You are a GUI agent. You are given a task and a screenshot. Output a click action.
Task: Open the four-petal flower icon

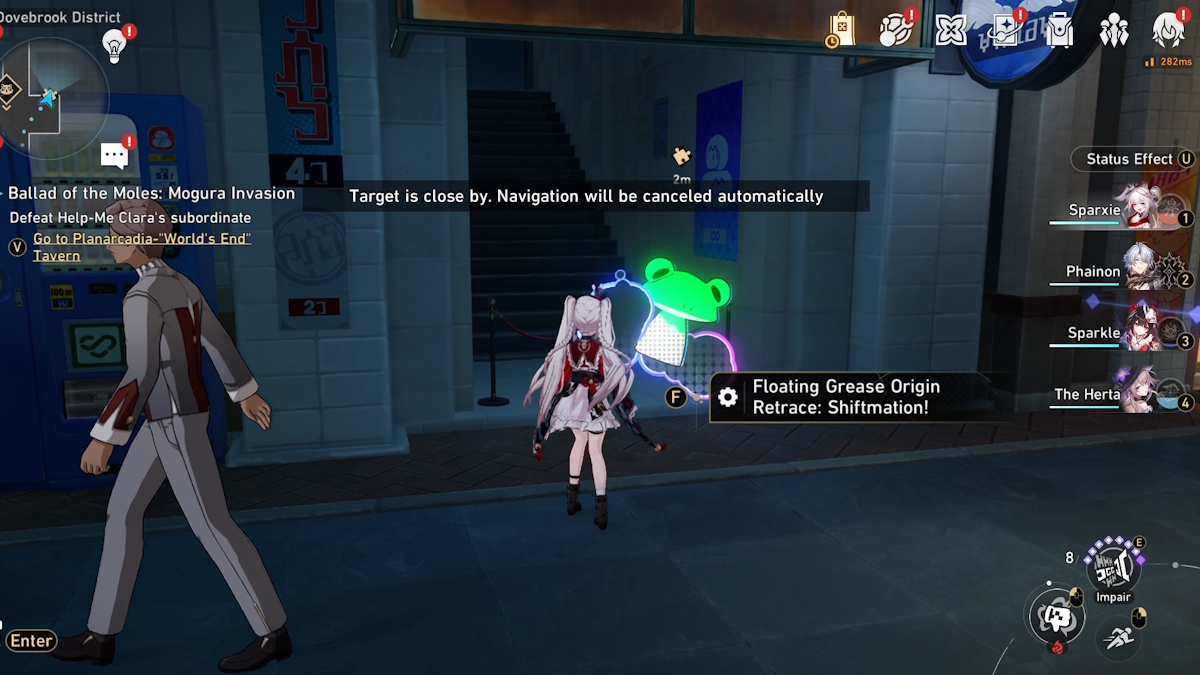[950, 30]
